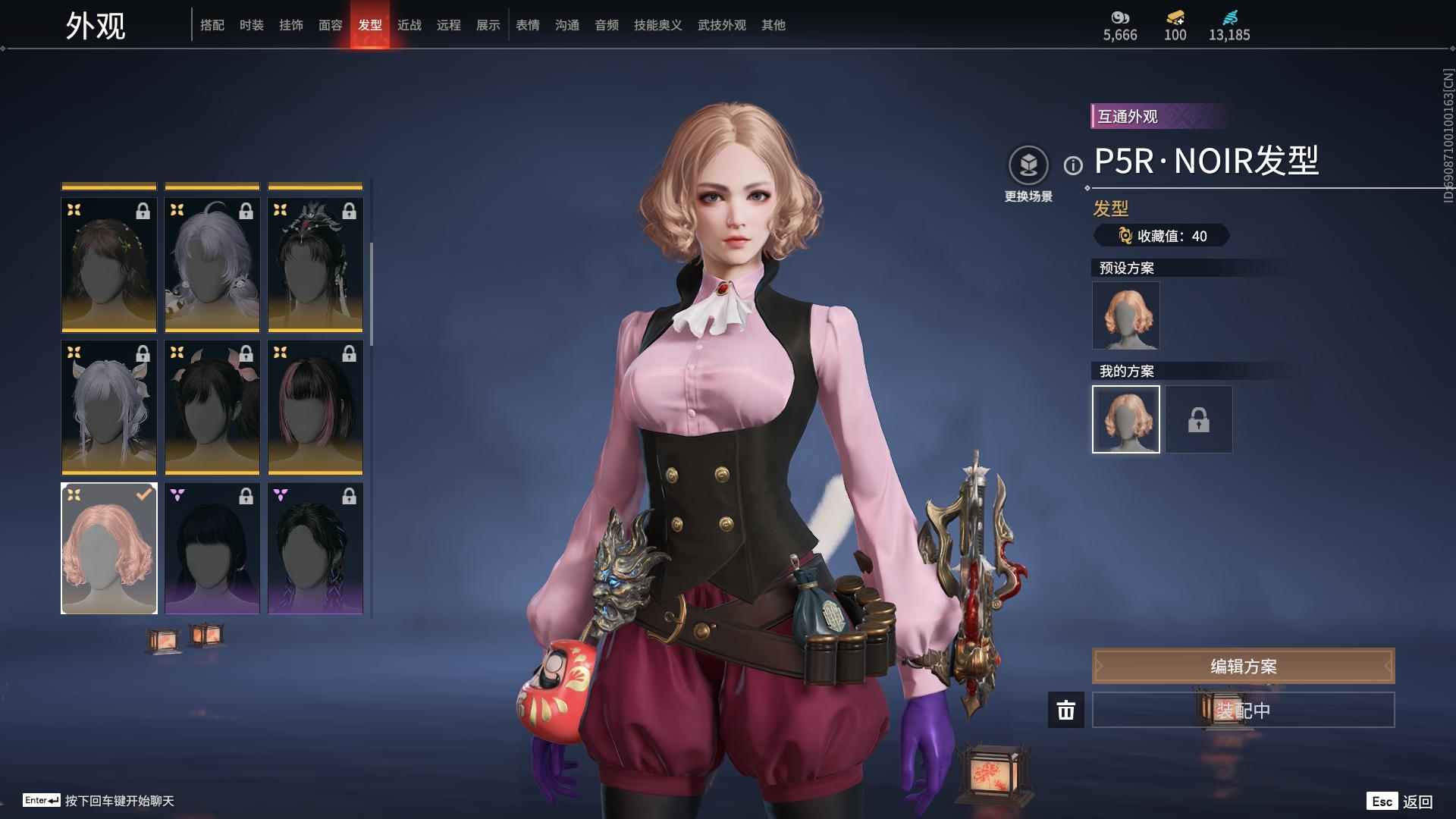Switch to the 搭配 tab
The image size is (1456, 819).
[x=212, y=25]
